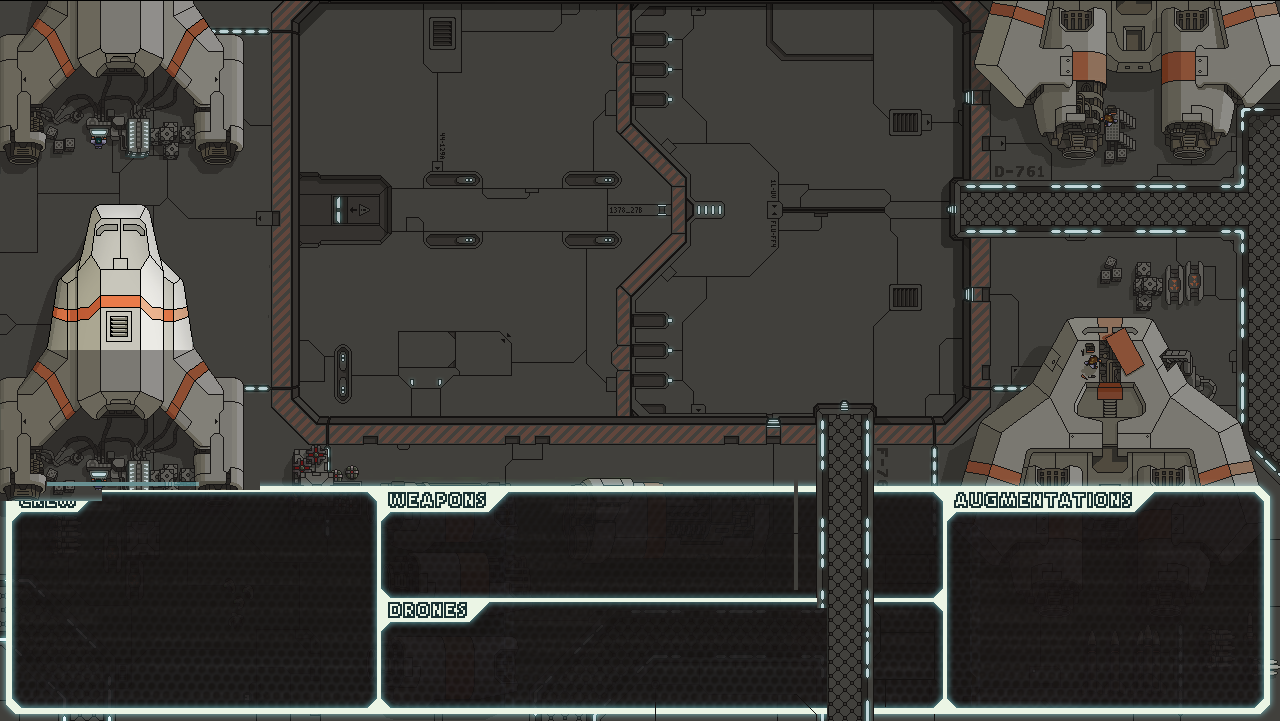Click the red hazard crates below the CREW panel
The height and width of the screenshot is (721, 1280).
(308, 460)
